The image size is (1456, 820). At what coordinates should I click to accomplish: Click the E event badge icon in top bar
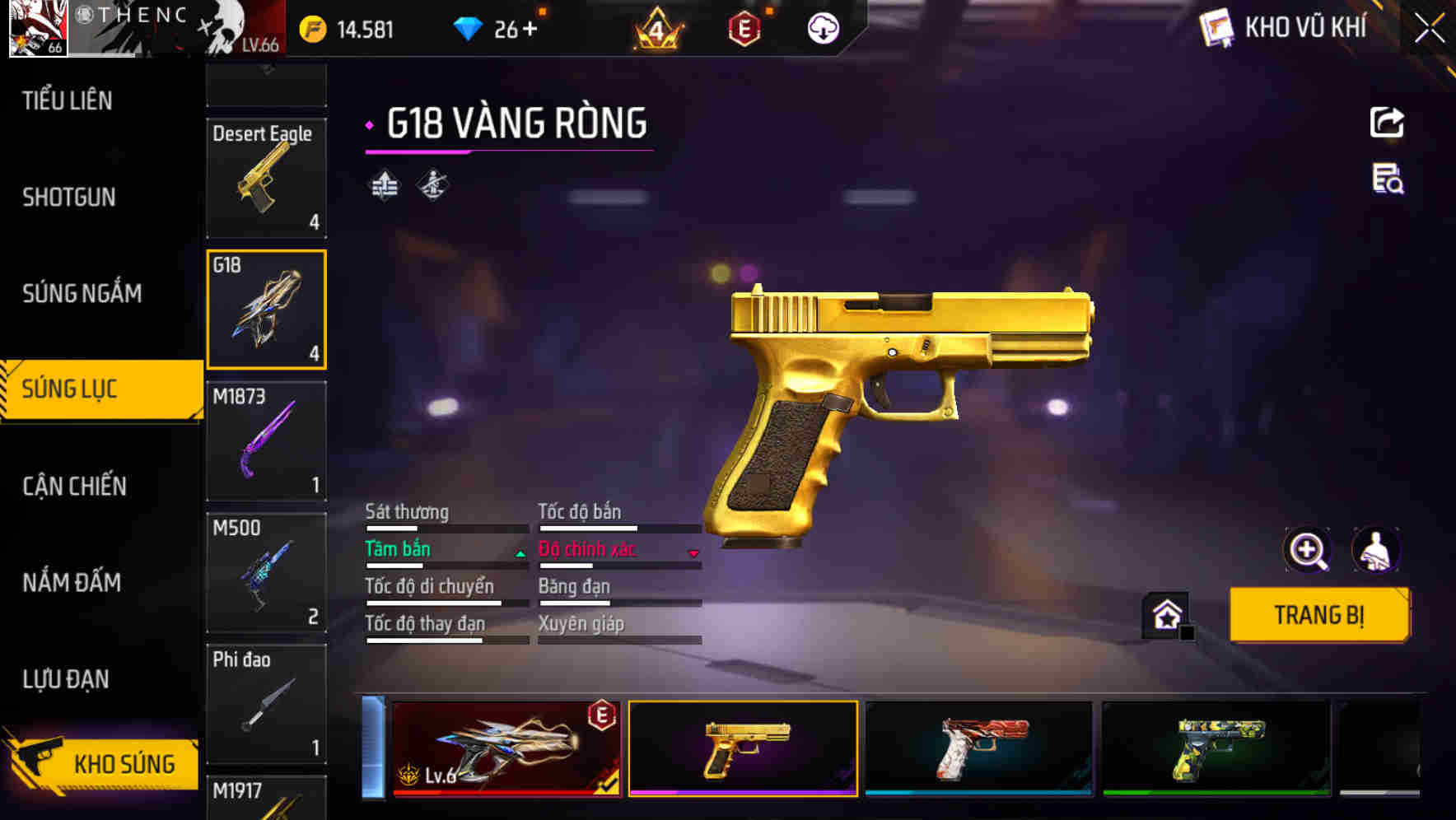point(745,29)
